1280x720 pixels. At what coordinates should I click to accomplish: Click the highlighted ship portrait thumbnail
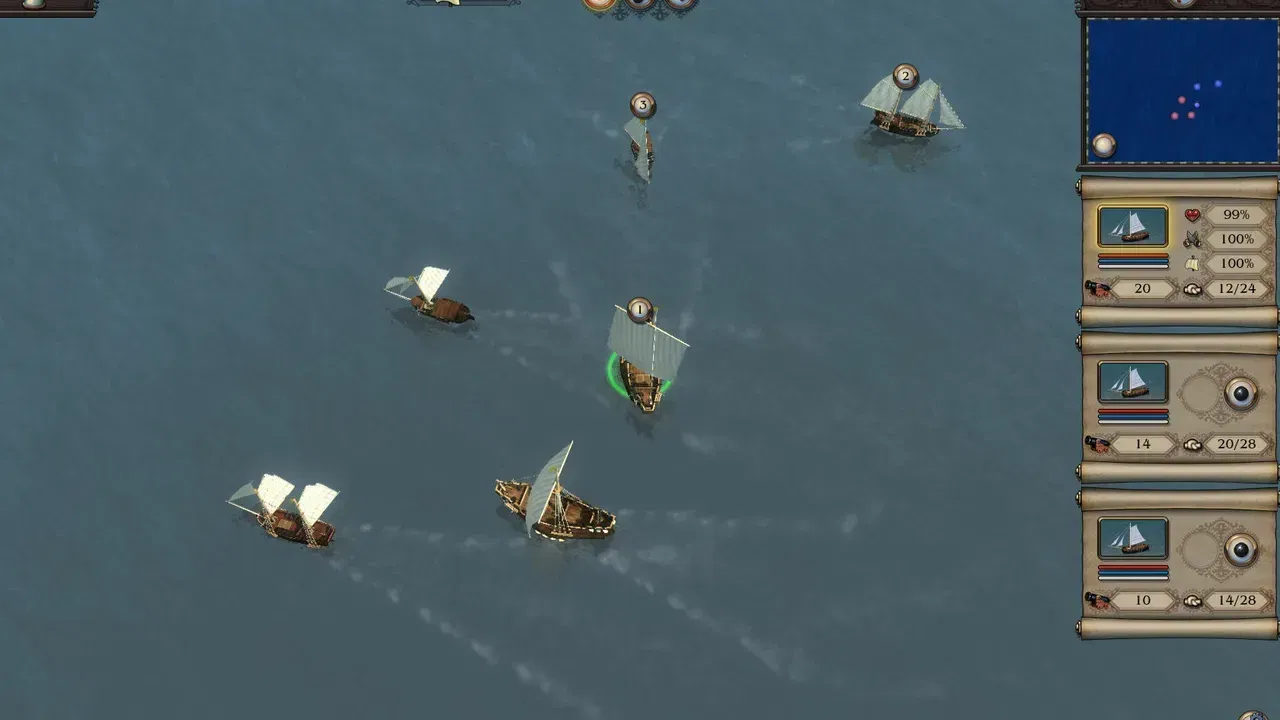click(x=1133, y=226)
